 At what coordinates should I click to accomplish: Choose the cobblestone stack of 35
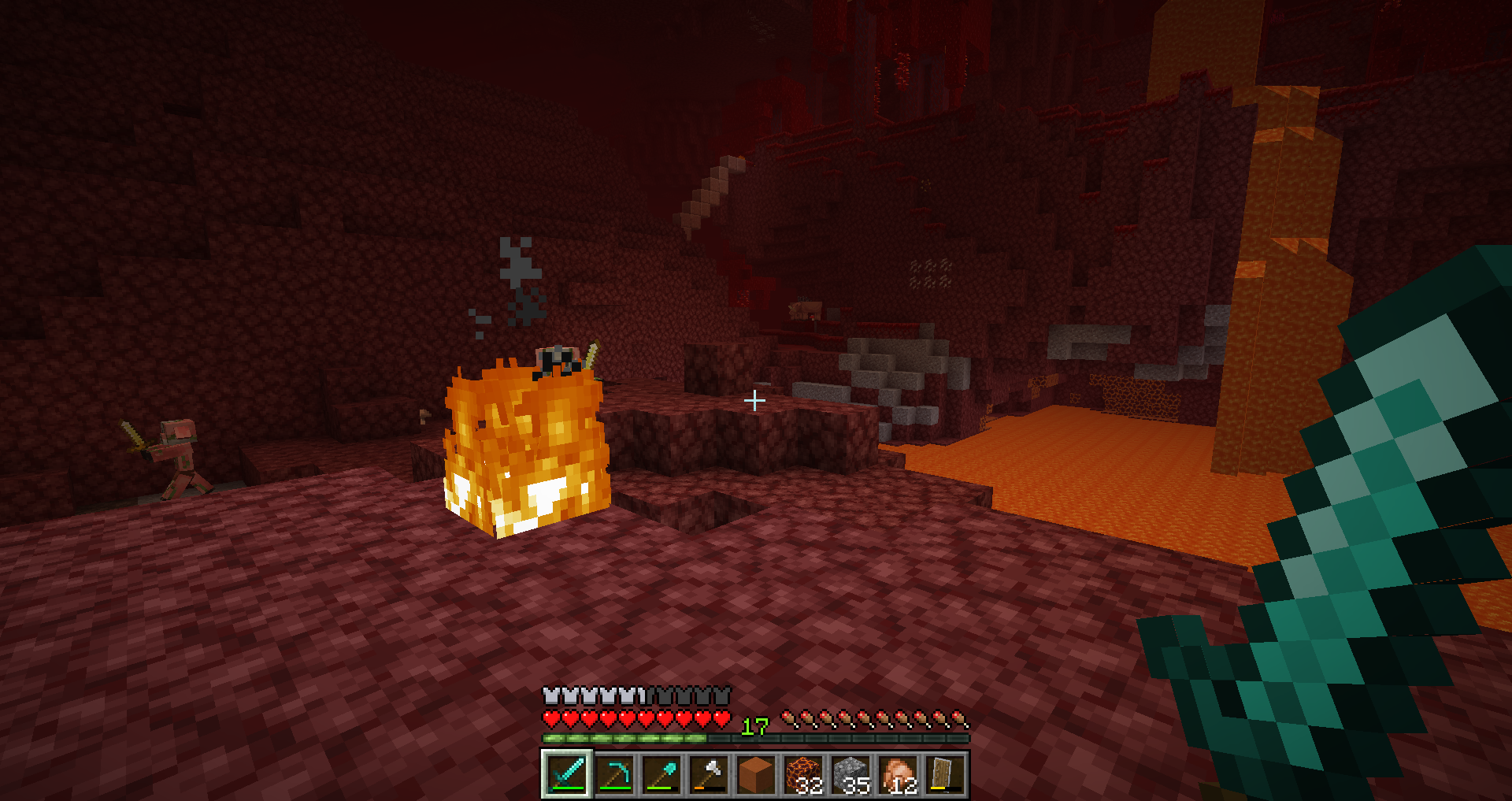pos(850,774)
